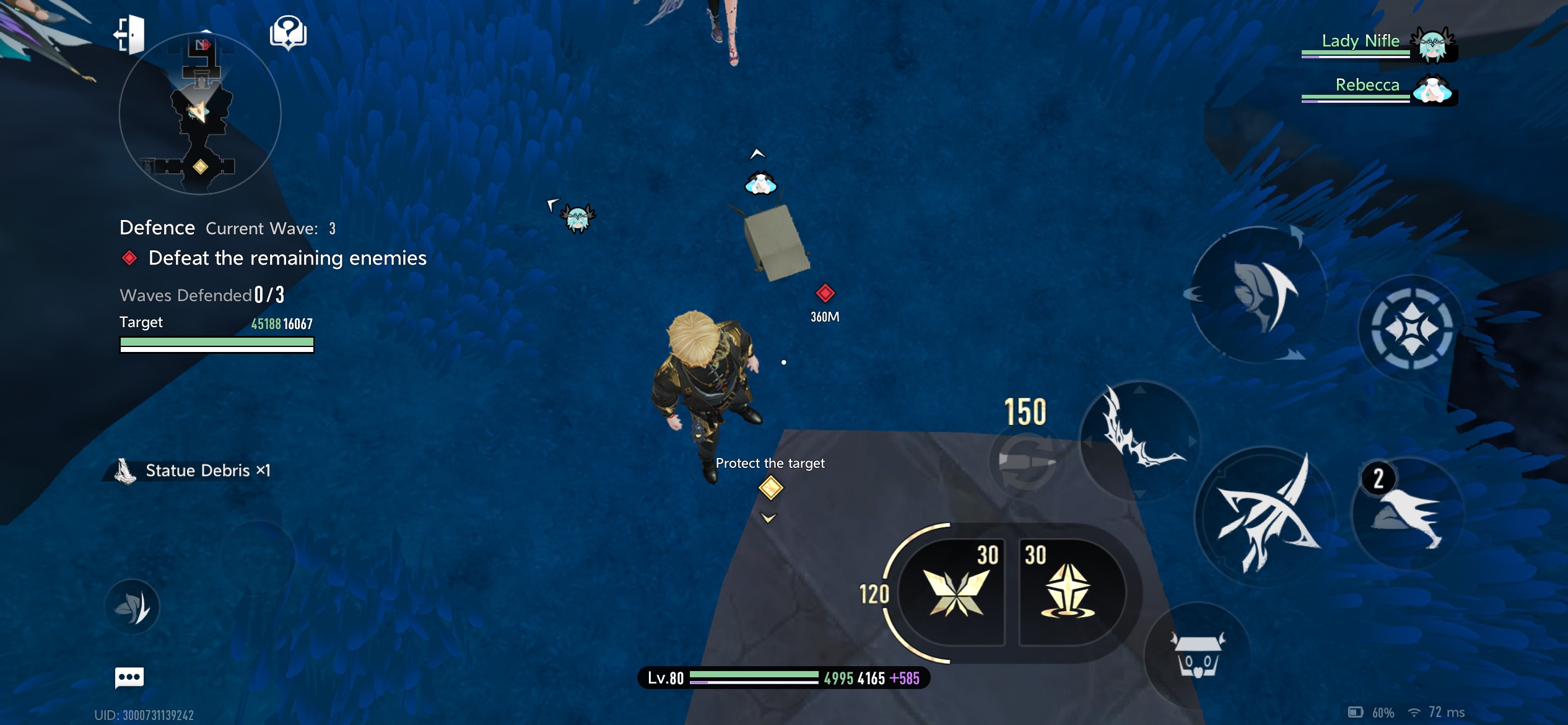
Task: Open the question mark help guide
Action: pyautogui.click(x=288, y=33)
